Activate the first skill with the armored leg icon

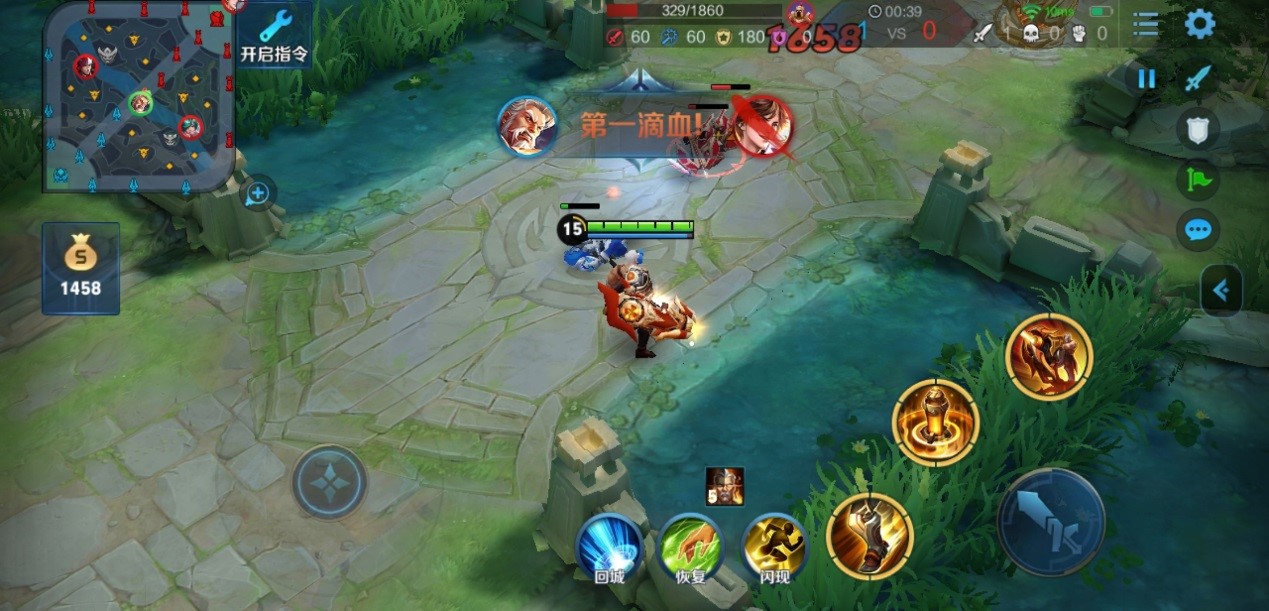870,536
